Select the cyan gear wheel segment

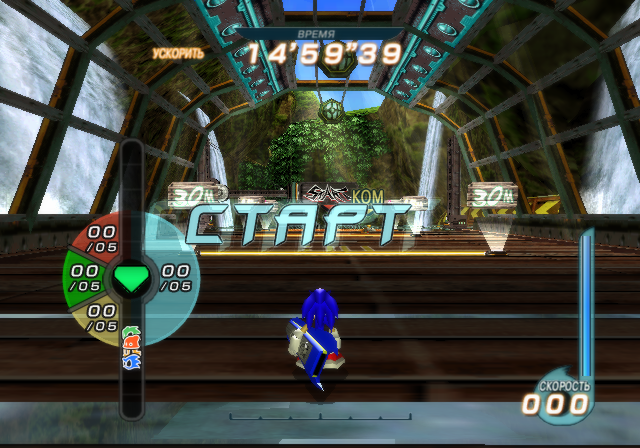click(x=175, y=277)
